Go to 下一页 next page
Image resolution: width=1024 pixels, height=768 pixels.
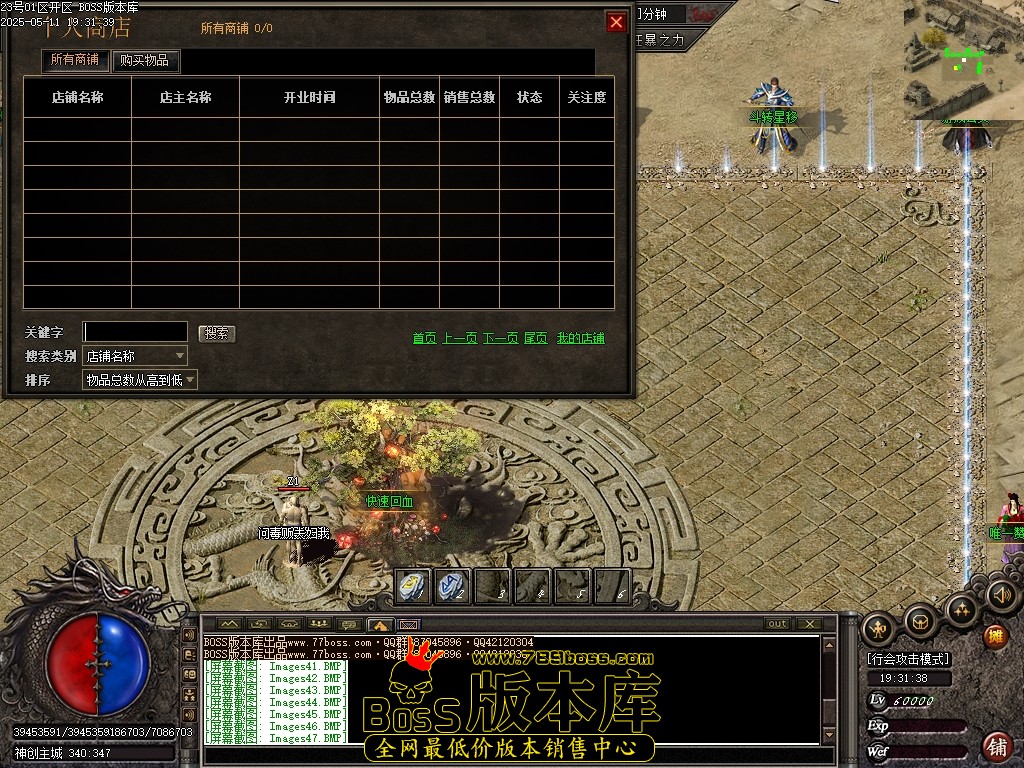pyautogui.click(x=500, y=339)
